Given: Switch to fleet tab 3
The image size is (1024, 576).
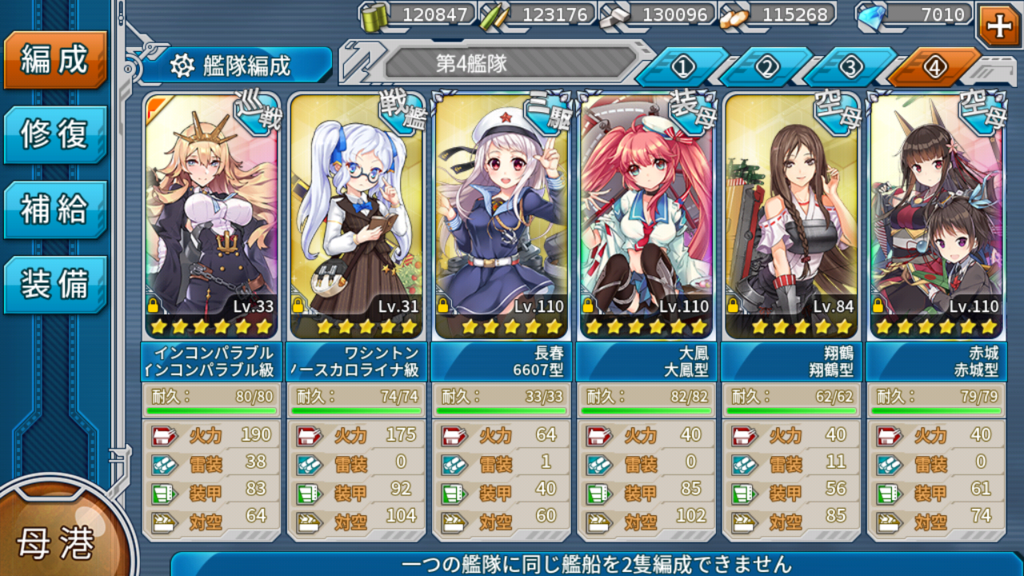Looking at the screenshot, I should [850, 67].
